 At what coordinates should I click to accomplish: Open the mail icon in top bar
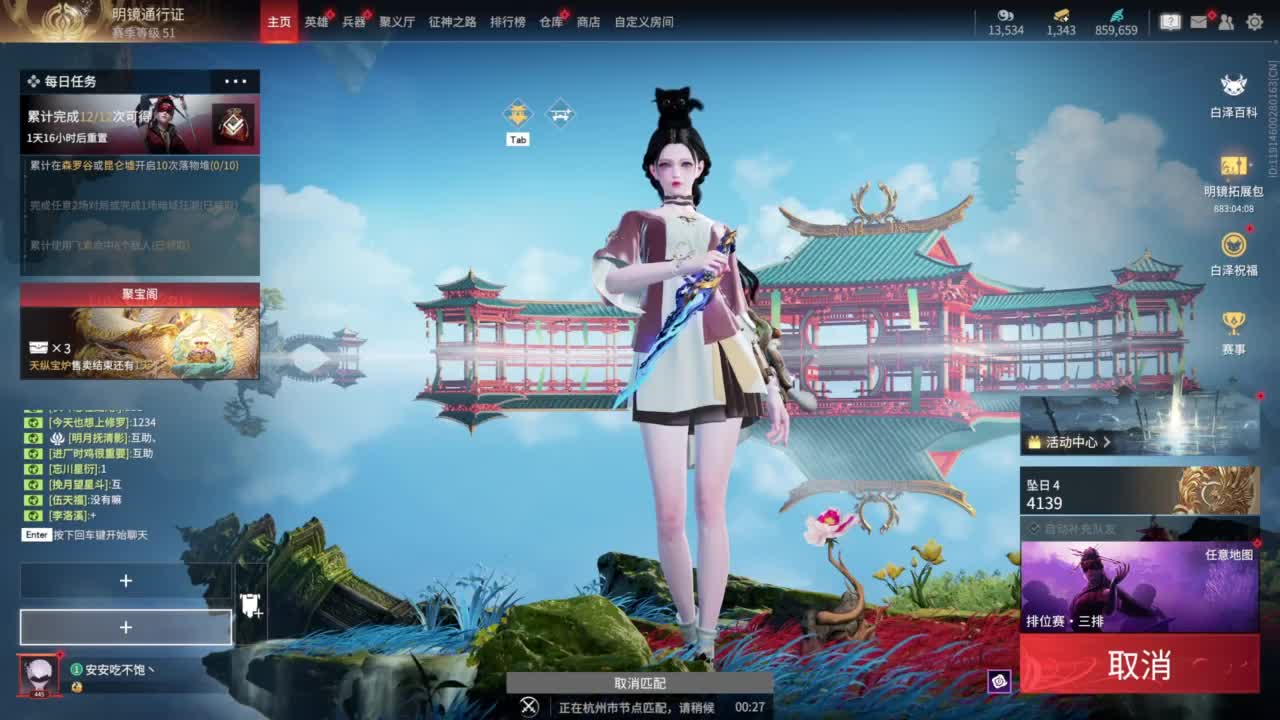pos(1199,22)
